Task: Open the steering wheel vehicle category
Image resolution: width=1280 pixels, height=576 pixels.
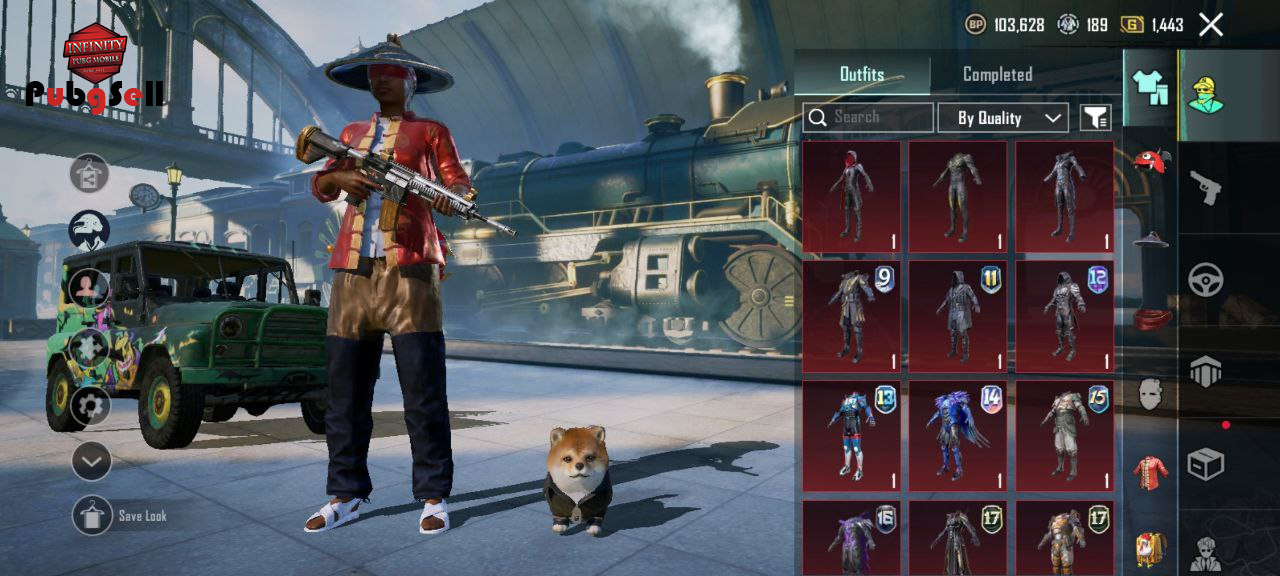Action: pyautogui.click(x=1205, y=279)
